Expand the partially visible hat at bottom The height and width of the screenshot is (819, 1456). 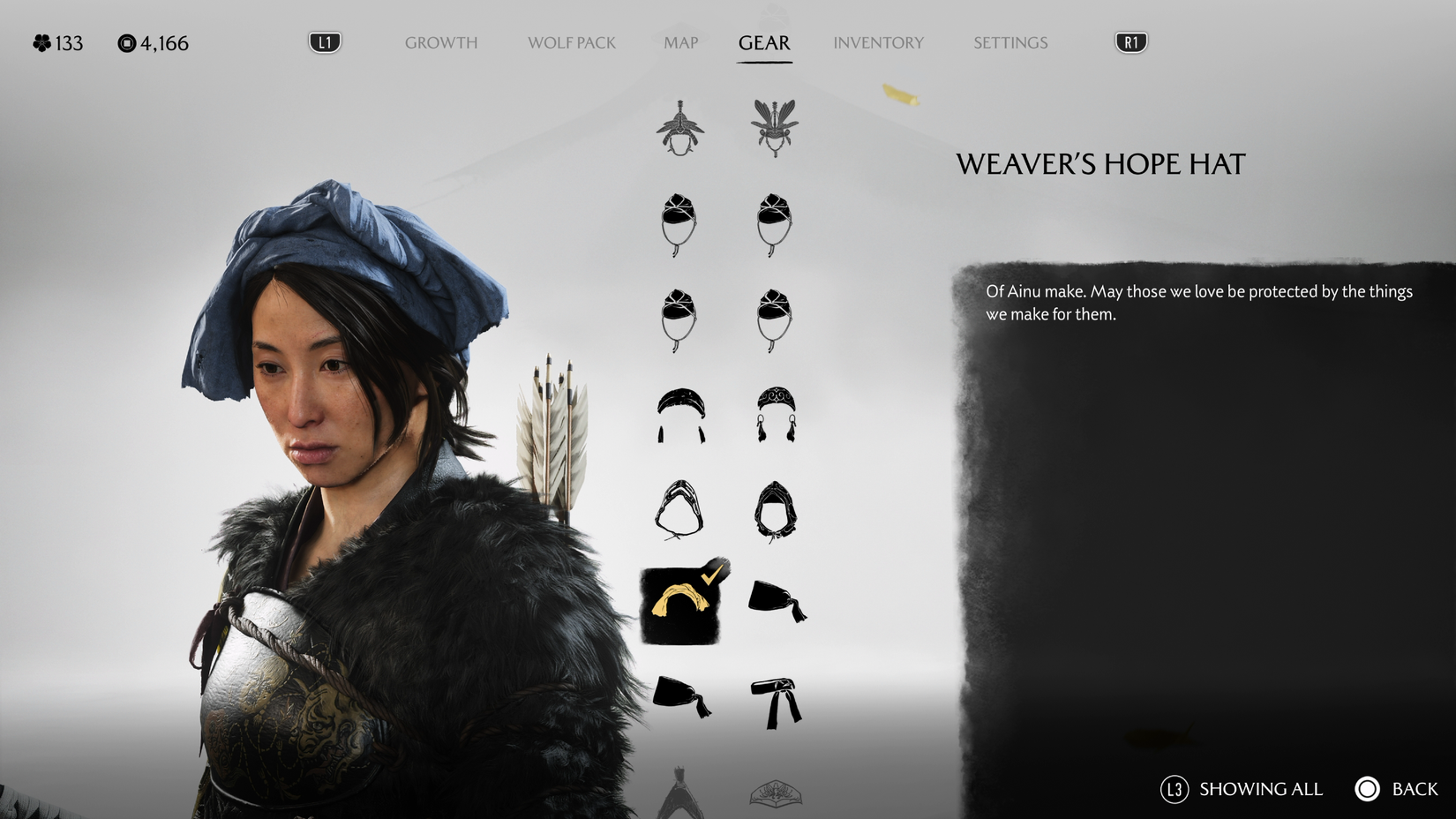(x=679, y=799)
